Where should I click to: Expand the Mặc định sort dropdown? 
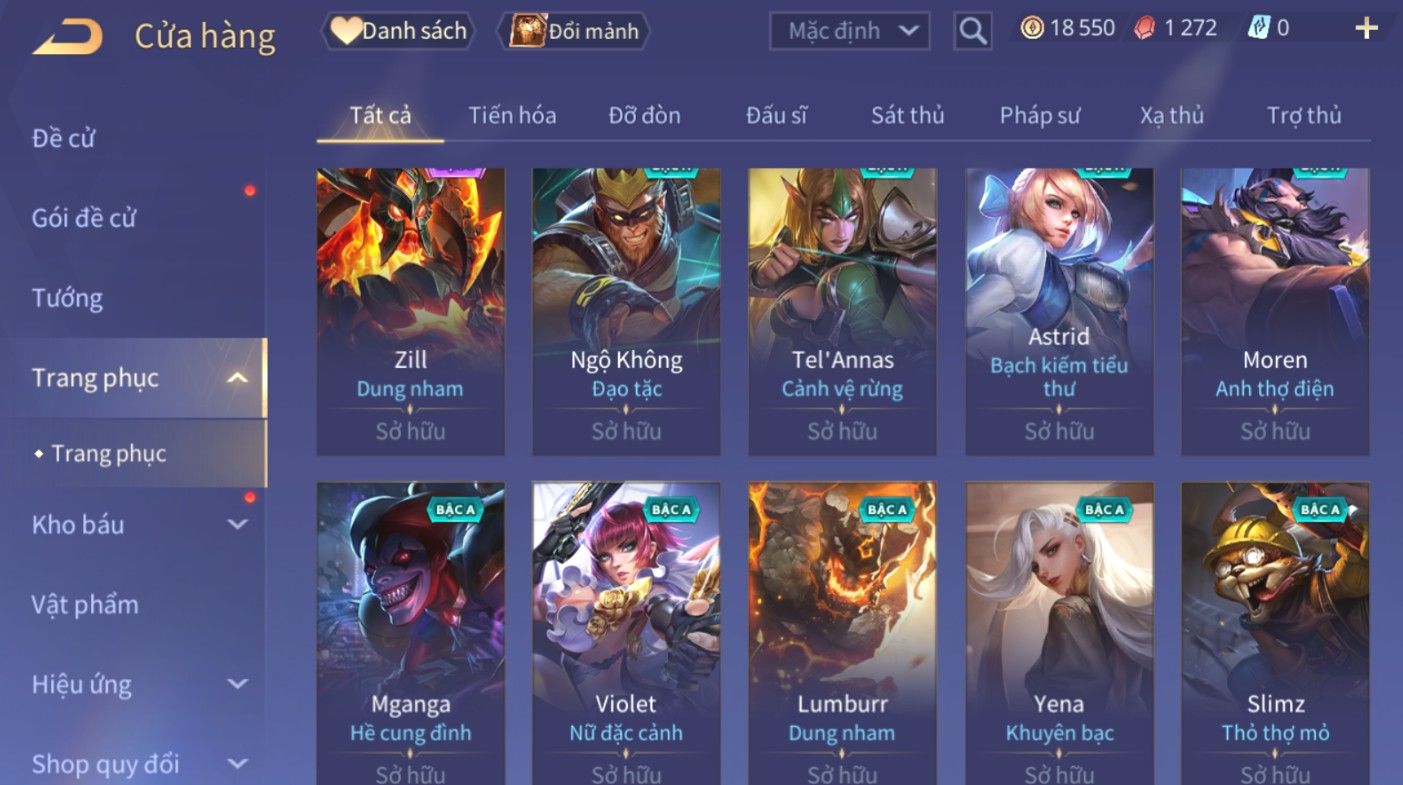pyautogui.click(x=850, y=31)
